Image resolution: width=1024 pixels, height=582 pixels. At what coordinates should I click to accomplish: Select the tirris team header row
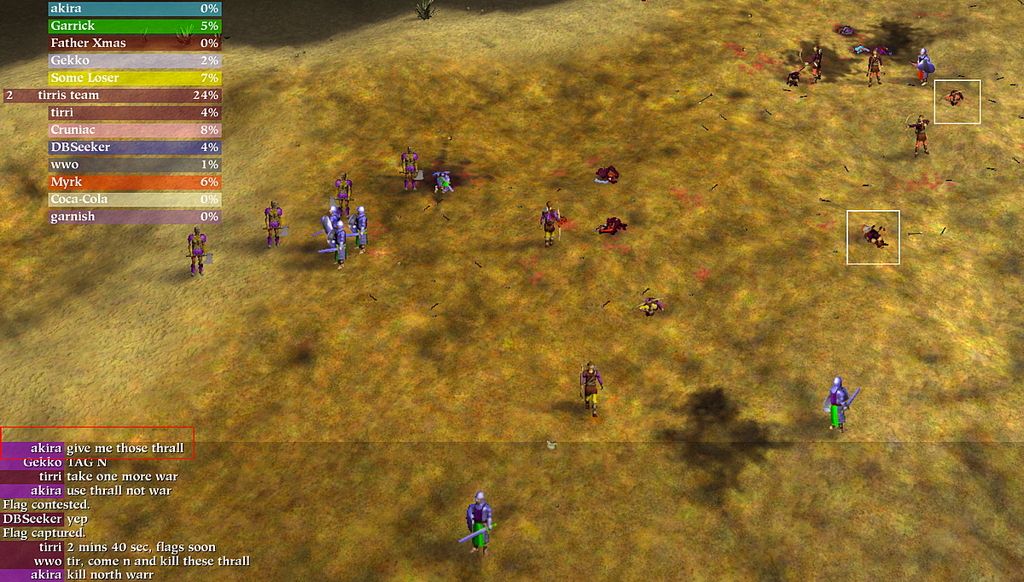tap(135, 96)
